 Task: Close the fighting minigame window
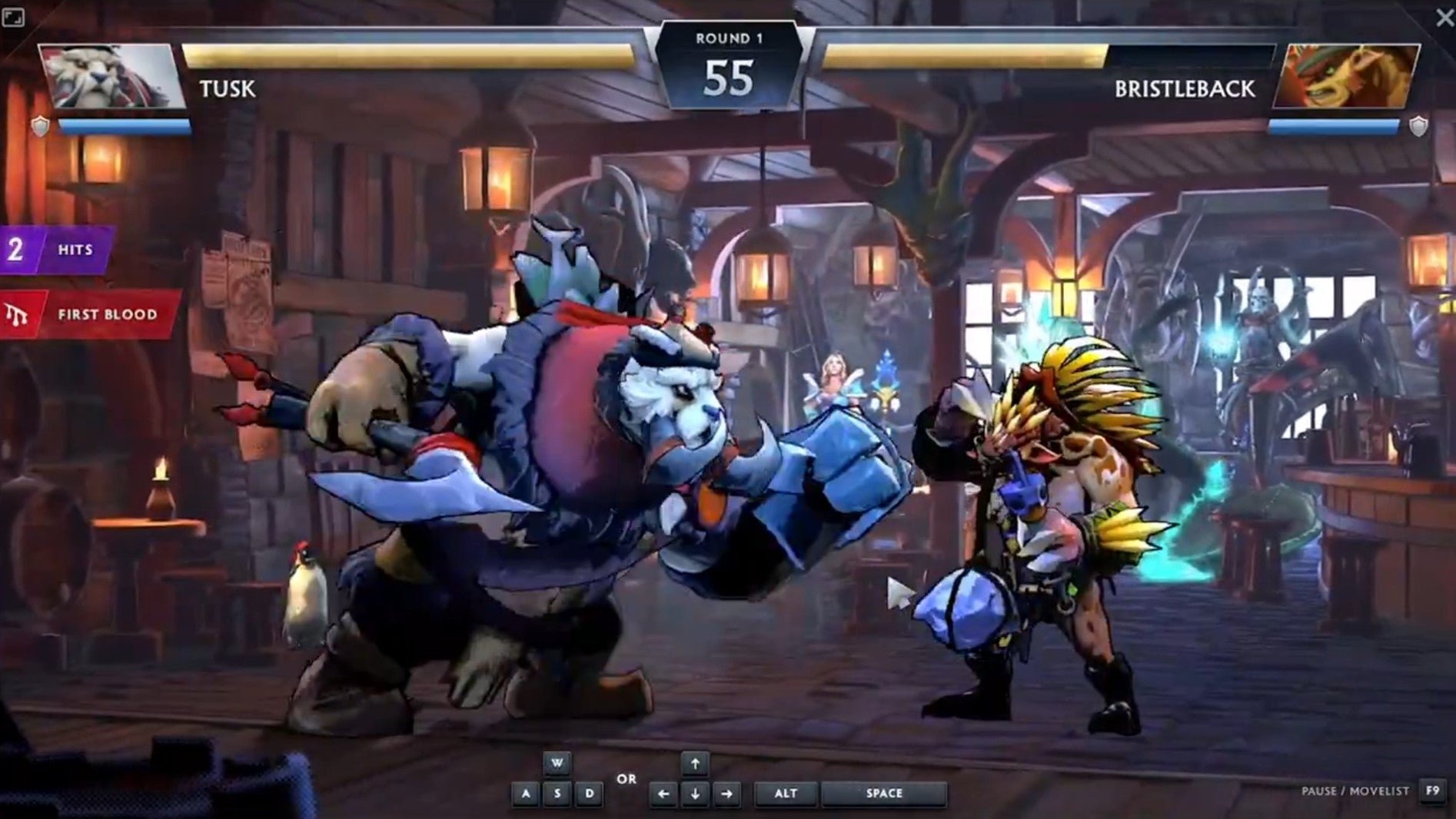point(1444,18)
